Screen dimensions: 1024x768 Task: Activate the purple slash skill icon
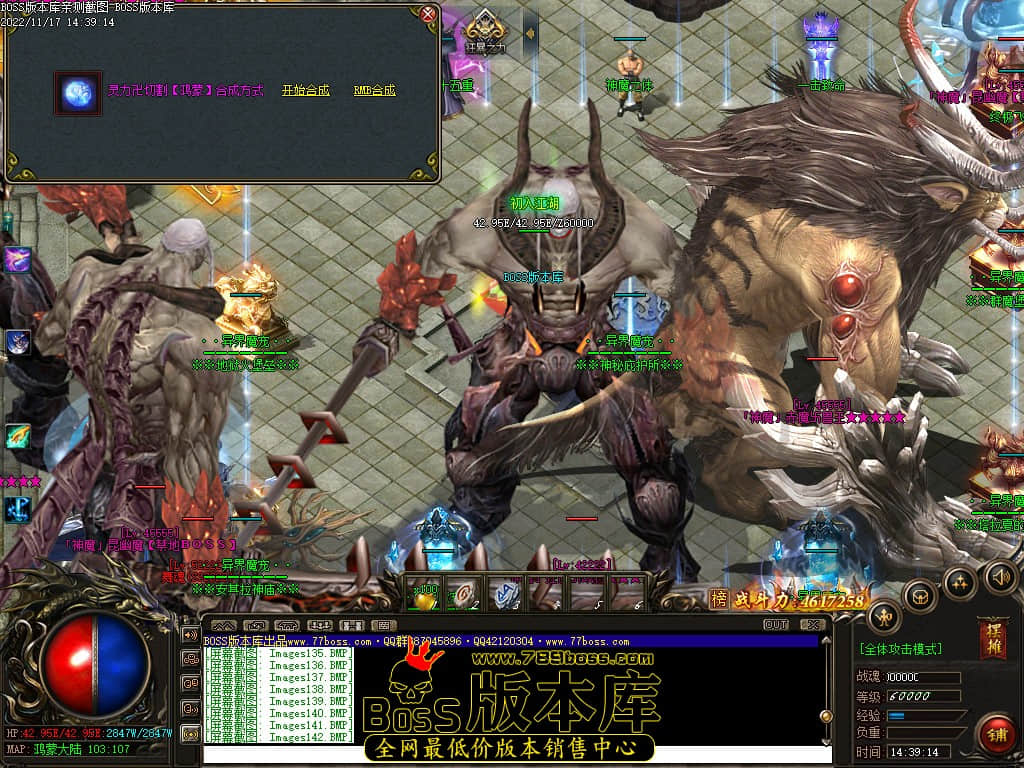tap(18, 260)
